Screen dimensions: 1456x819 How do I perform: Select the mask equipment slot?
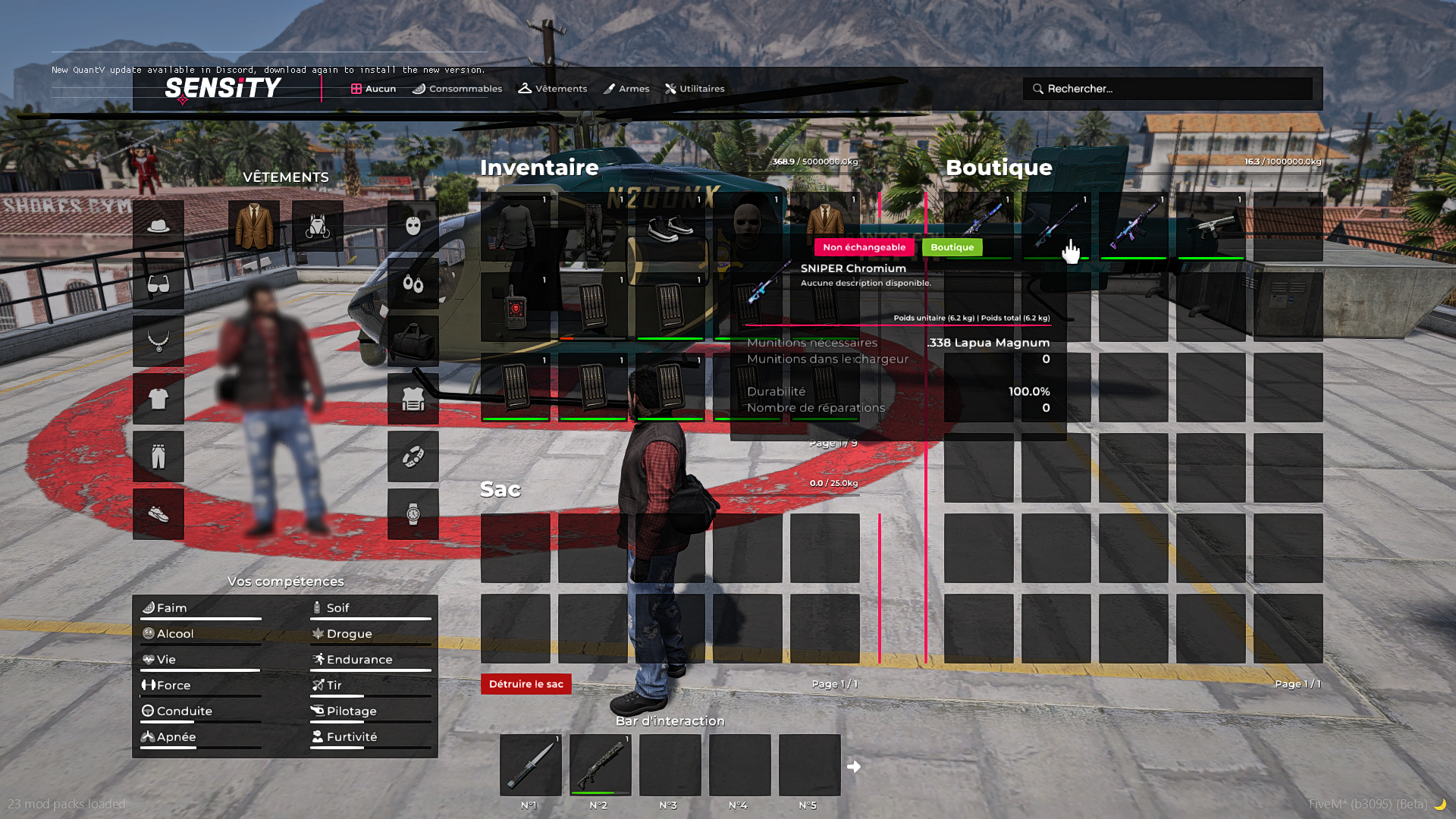413,226
